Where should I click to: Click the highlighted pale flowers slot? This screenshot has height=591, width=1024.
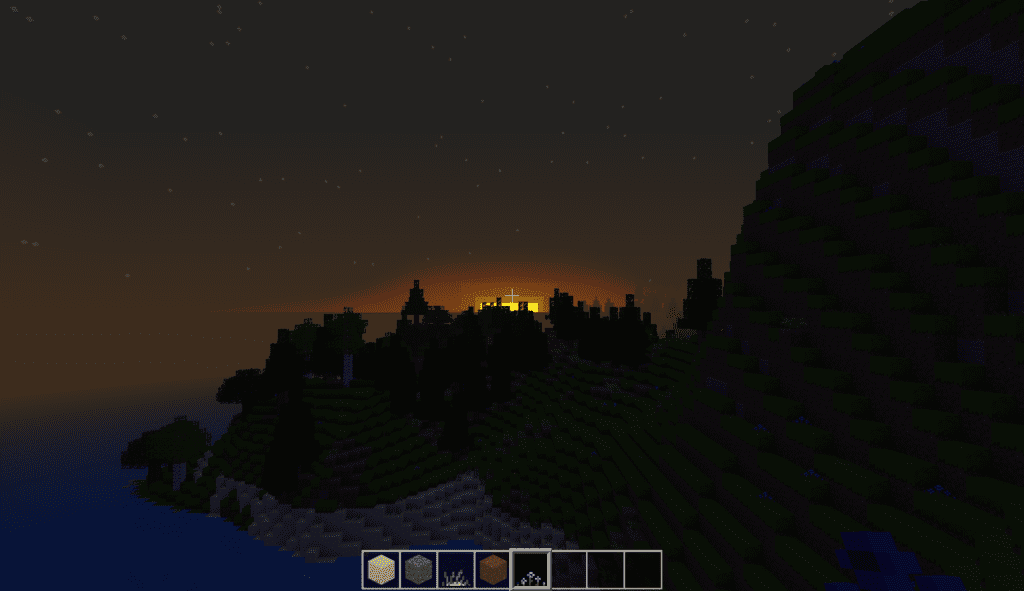(x=530, y=569)
